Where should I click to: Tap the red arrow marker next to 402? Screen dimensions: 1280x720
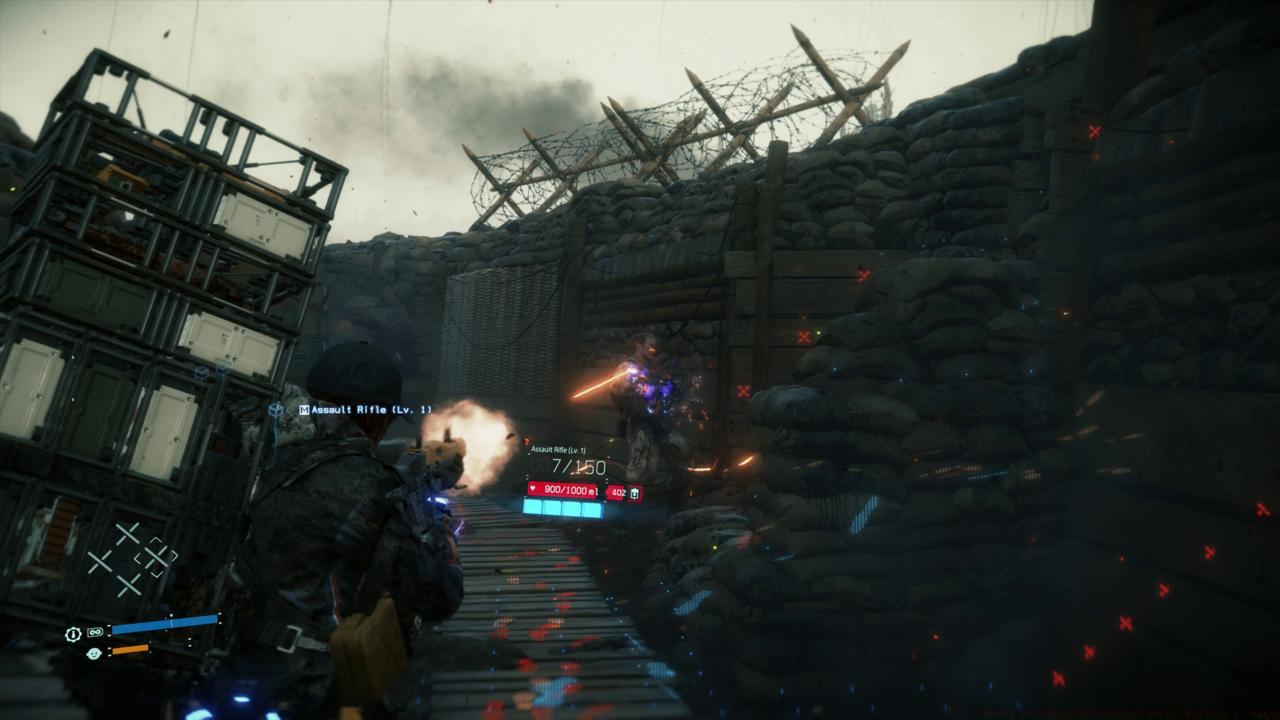point(608,489)
